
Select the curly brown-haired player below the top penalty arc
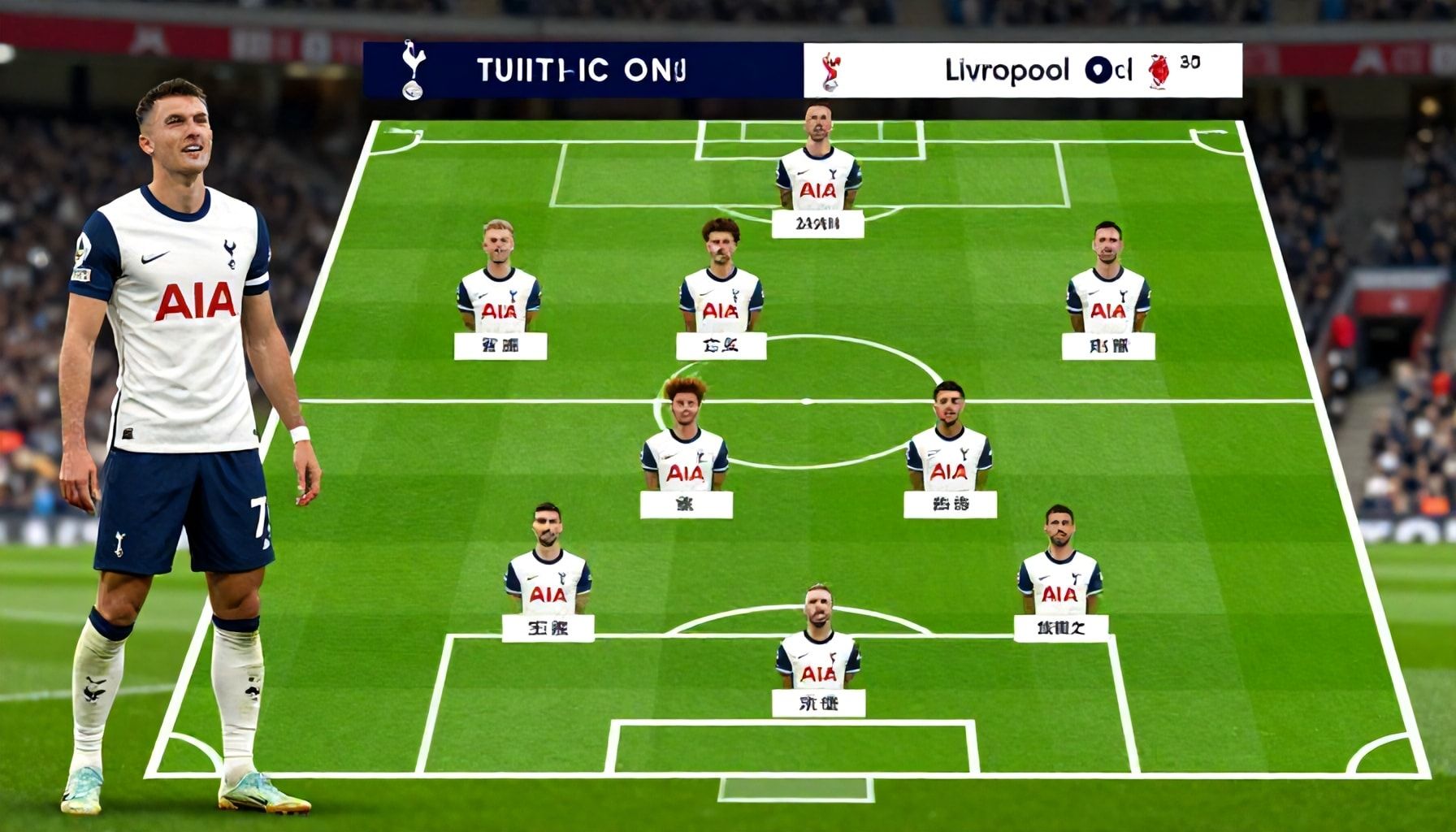pyautogui.click(x=721, y=280)
